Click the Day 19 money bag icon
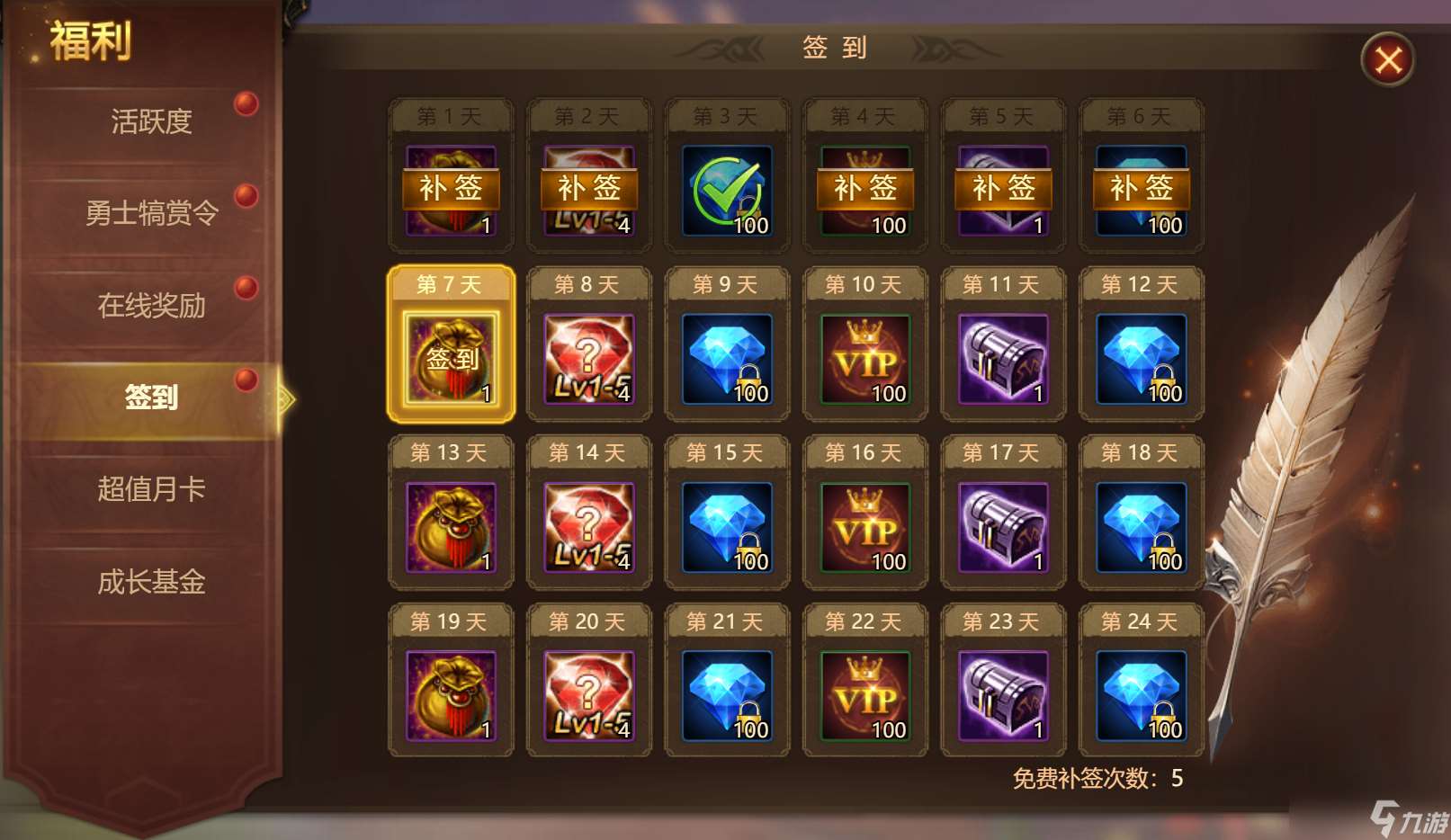Image resolution: width=1451 pixels, height=840 pixels. (x=450, y=693)
